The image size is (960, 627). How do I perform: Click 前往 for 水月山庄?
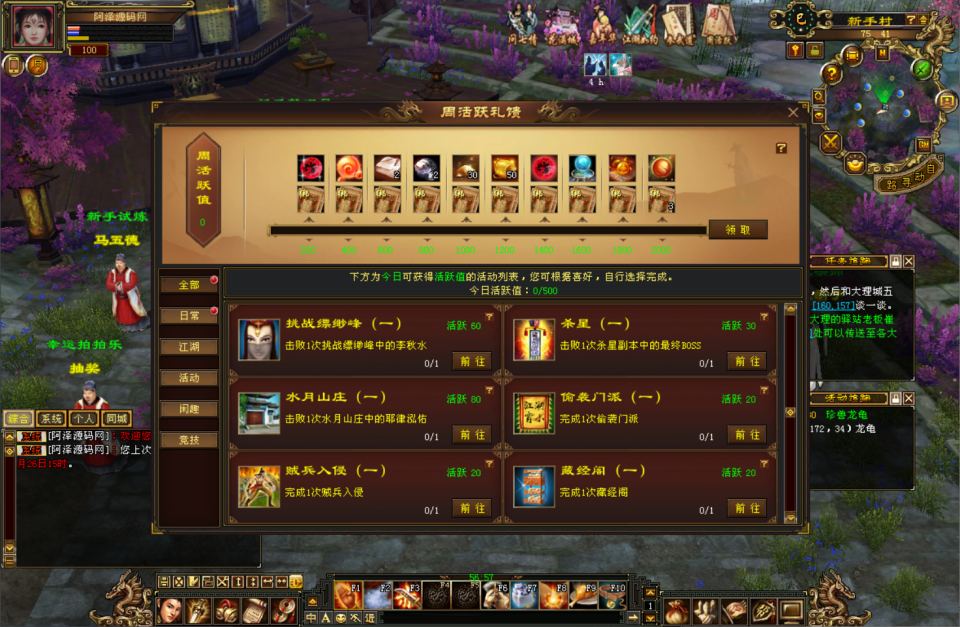471,434
